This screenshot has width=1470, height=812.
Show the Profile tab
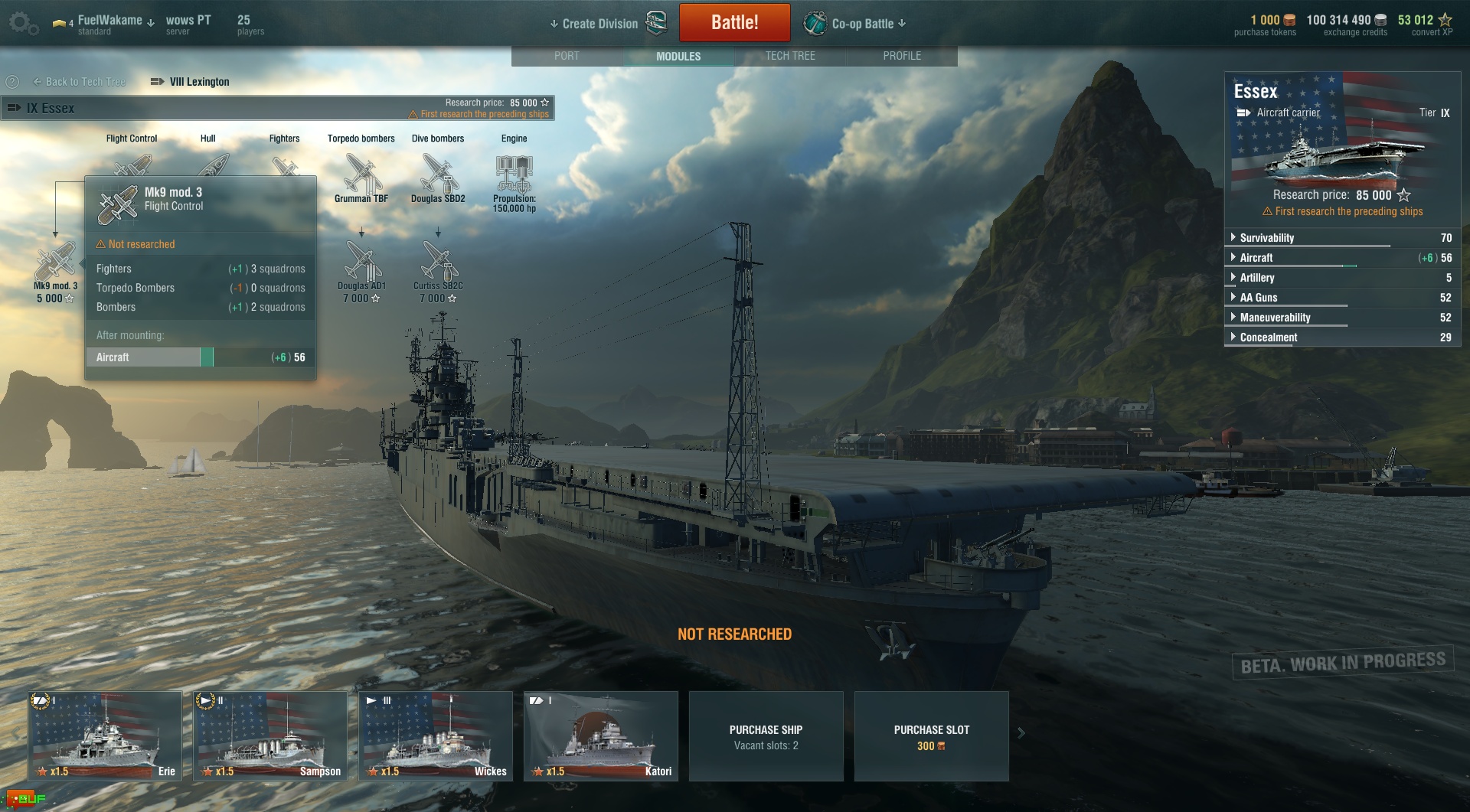click(902, 56)
